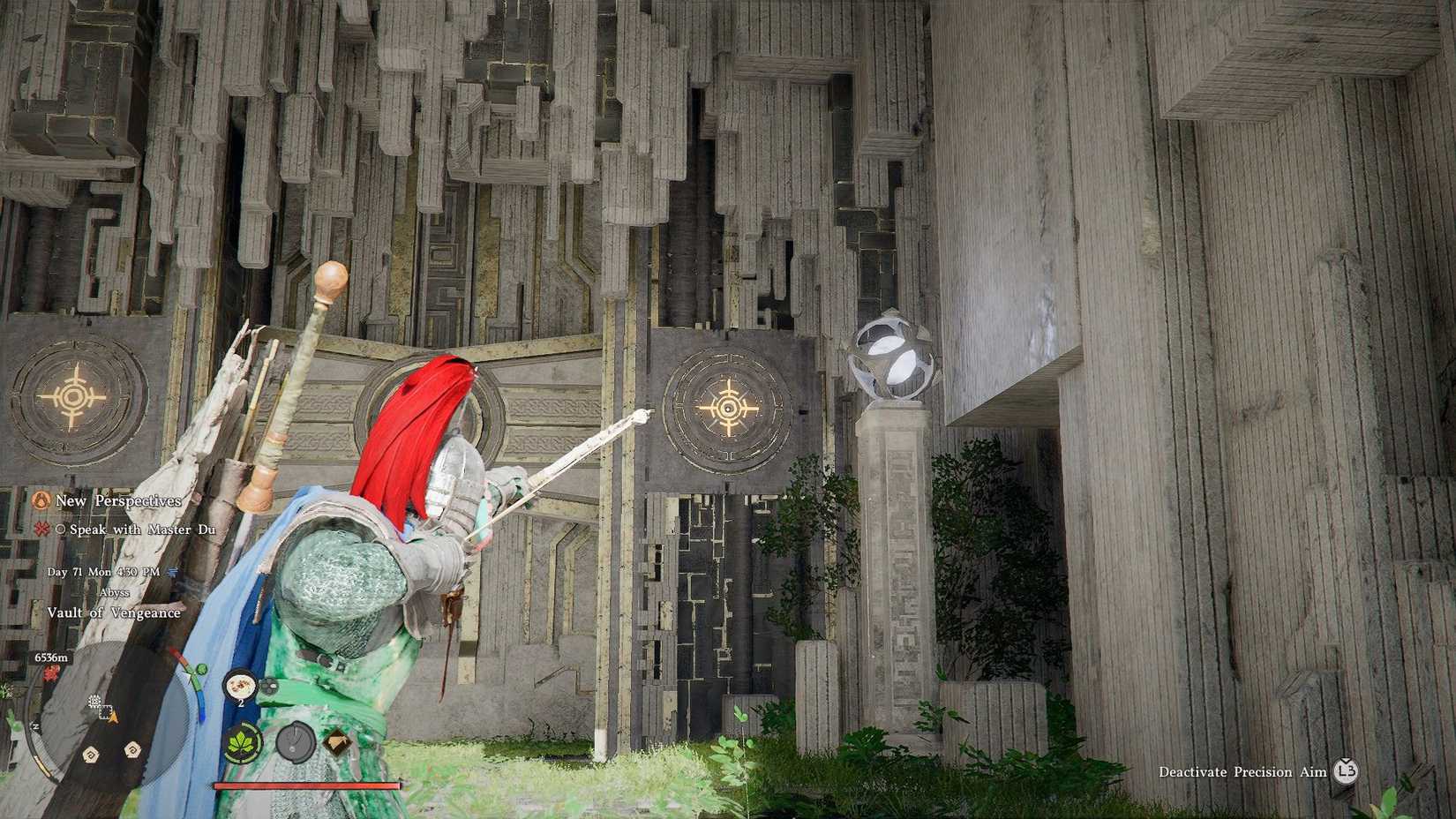The height and width of the screenshot is (819, 1456).
Task: Click the red health bar
Action: click(305, 785)
